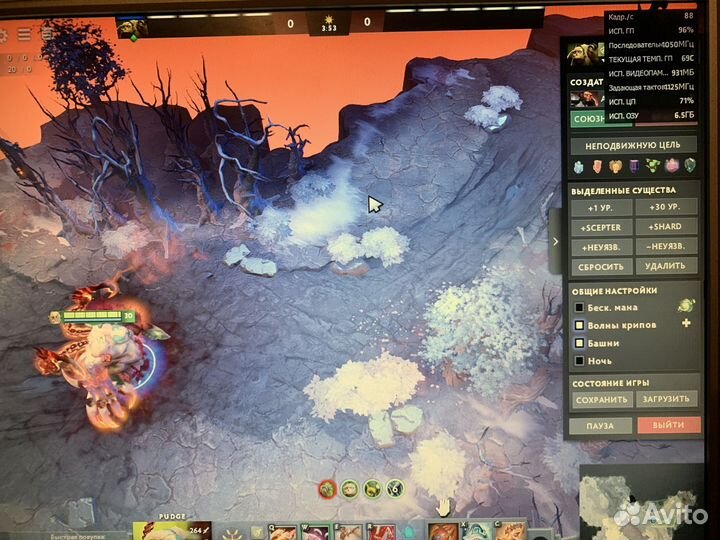
Task: Click the ПАУЗА button
Action: tap(601, 426)
